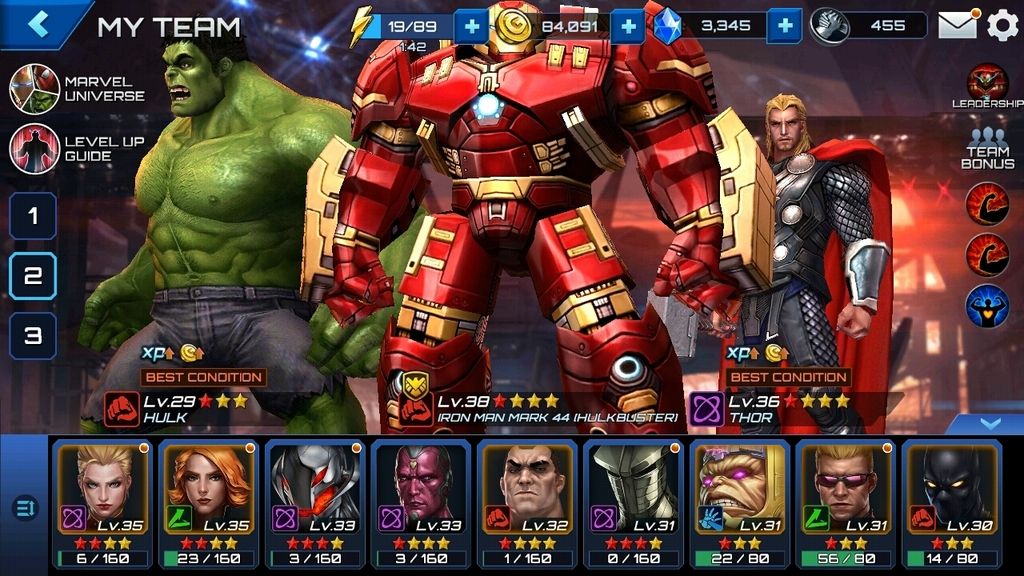Switch to team slot 1
The height and width of the screenshot is (576, 1024).
tap(33, 215)
